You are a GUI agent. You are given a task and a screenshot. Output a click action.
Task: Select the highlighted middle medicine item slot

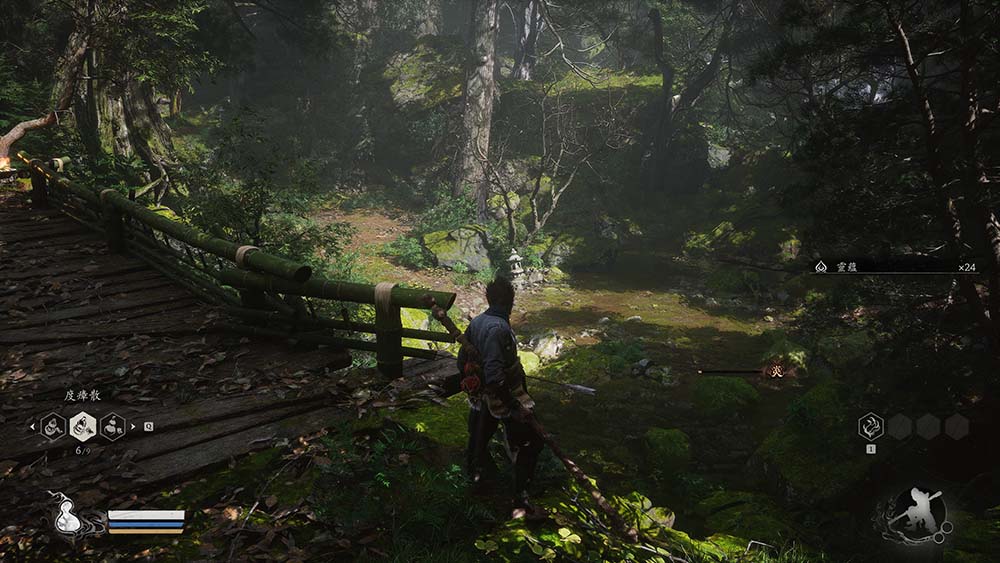pyautogui.click(x=83, y=427)
